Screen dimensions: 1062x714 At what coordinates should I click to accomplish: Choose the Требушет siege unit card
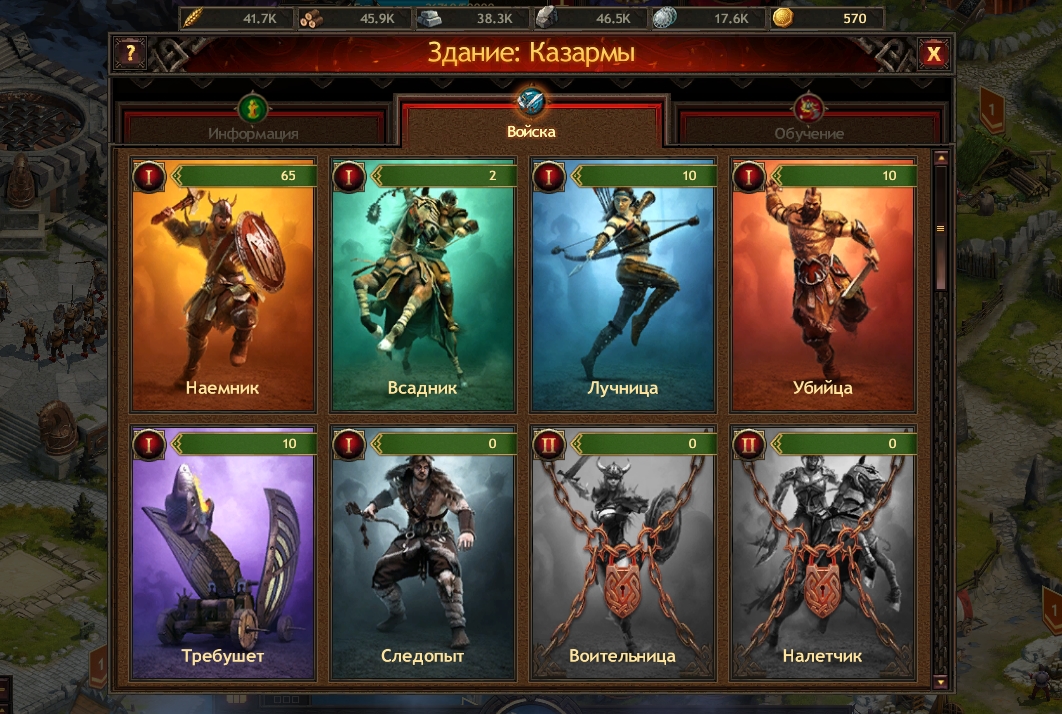click(224, 553)
